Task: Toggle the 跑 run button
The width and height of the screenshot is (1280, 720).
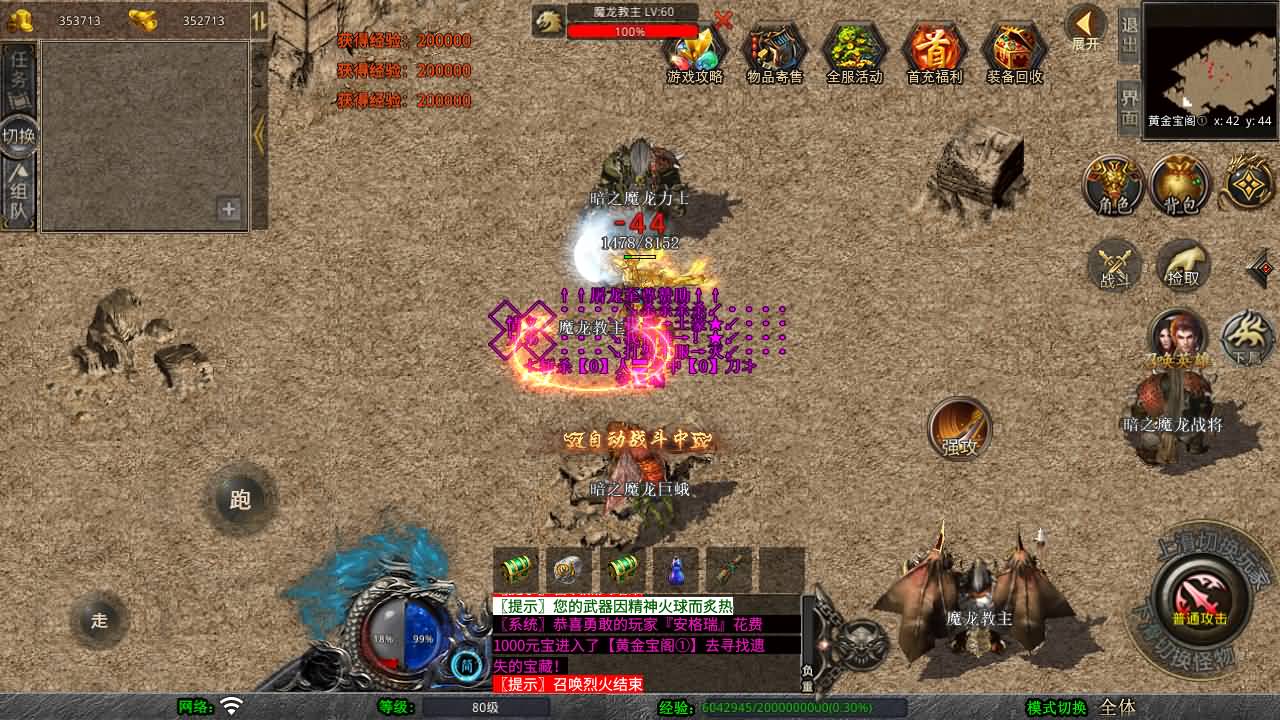Action: (240, 499)
